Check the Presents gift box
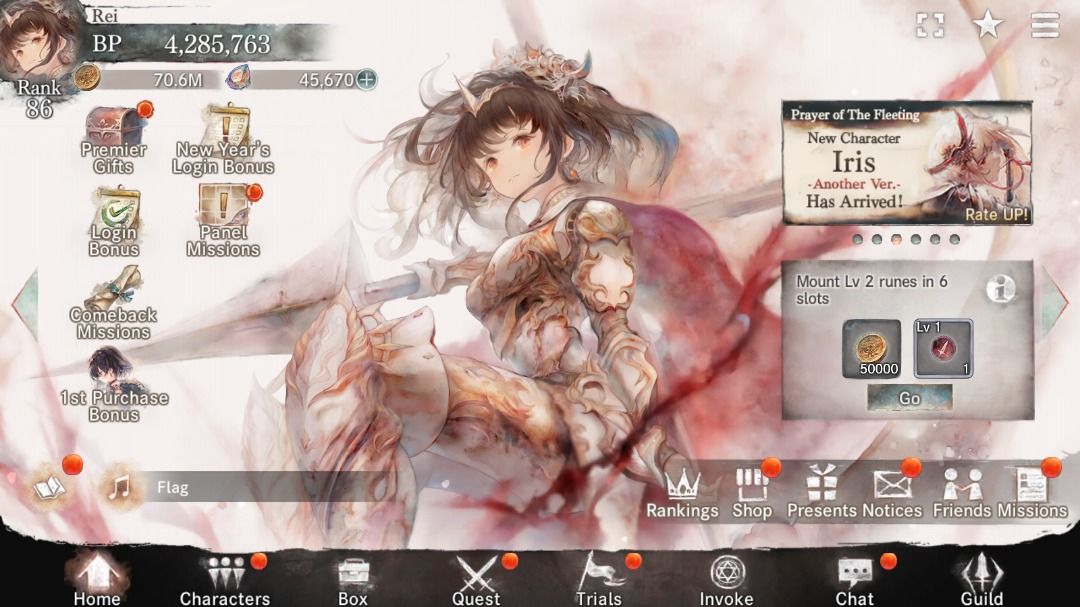This screenshot has height=607, width=1080. pyautogui.click(x=822, y=493)
